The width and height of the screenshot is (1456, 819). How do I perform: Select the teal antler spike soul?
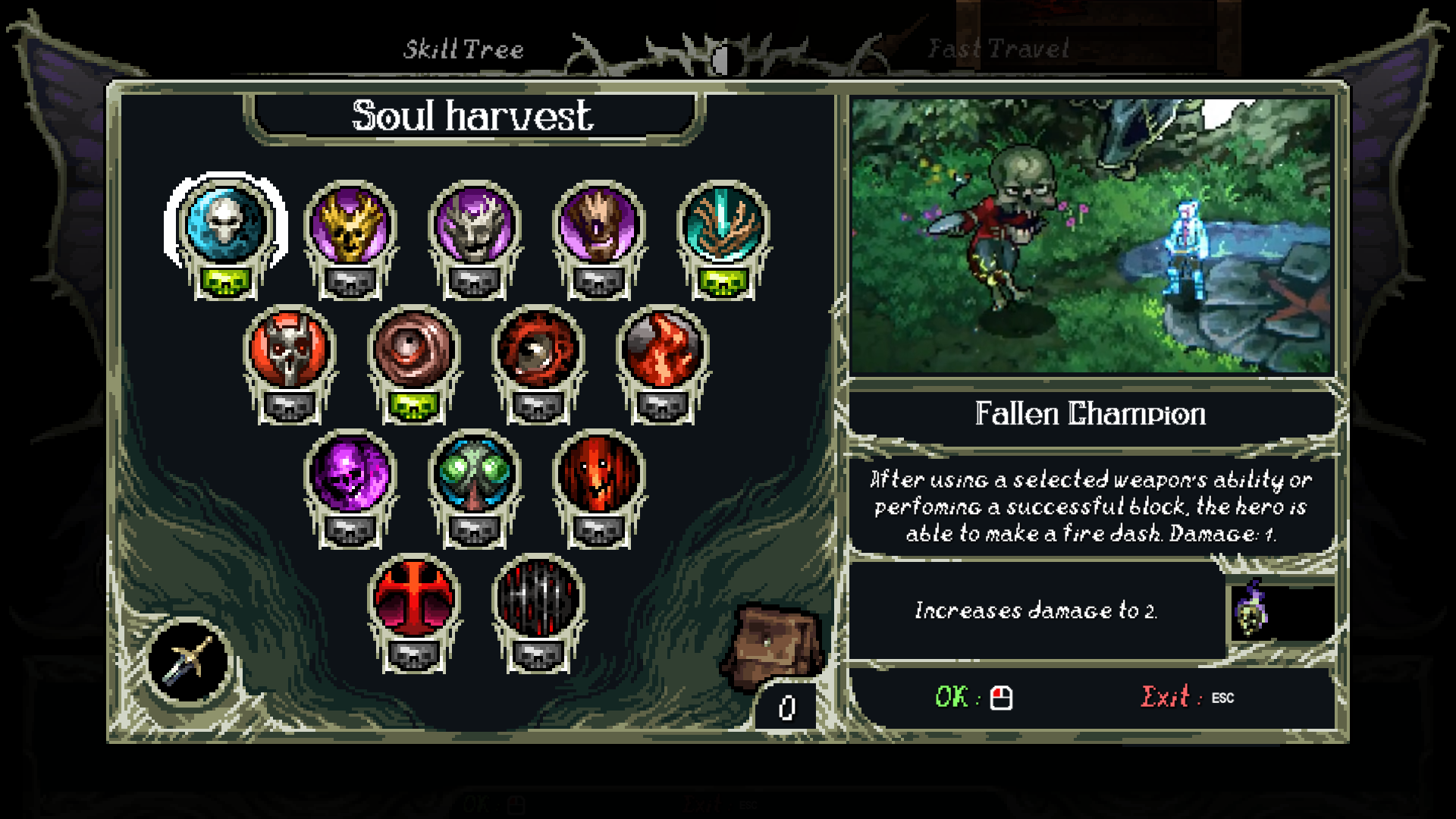coord(723,227)
